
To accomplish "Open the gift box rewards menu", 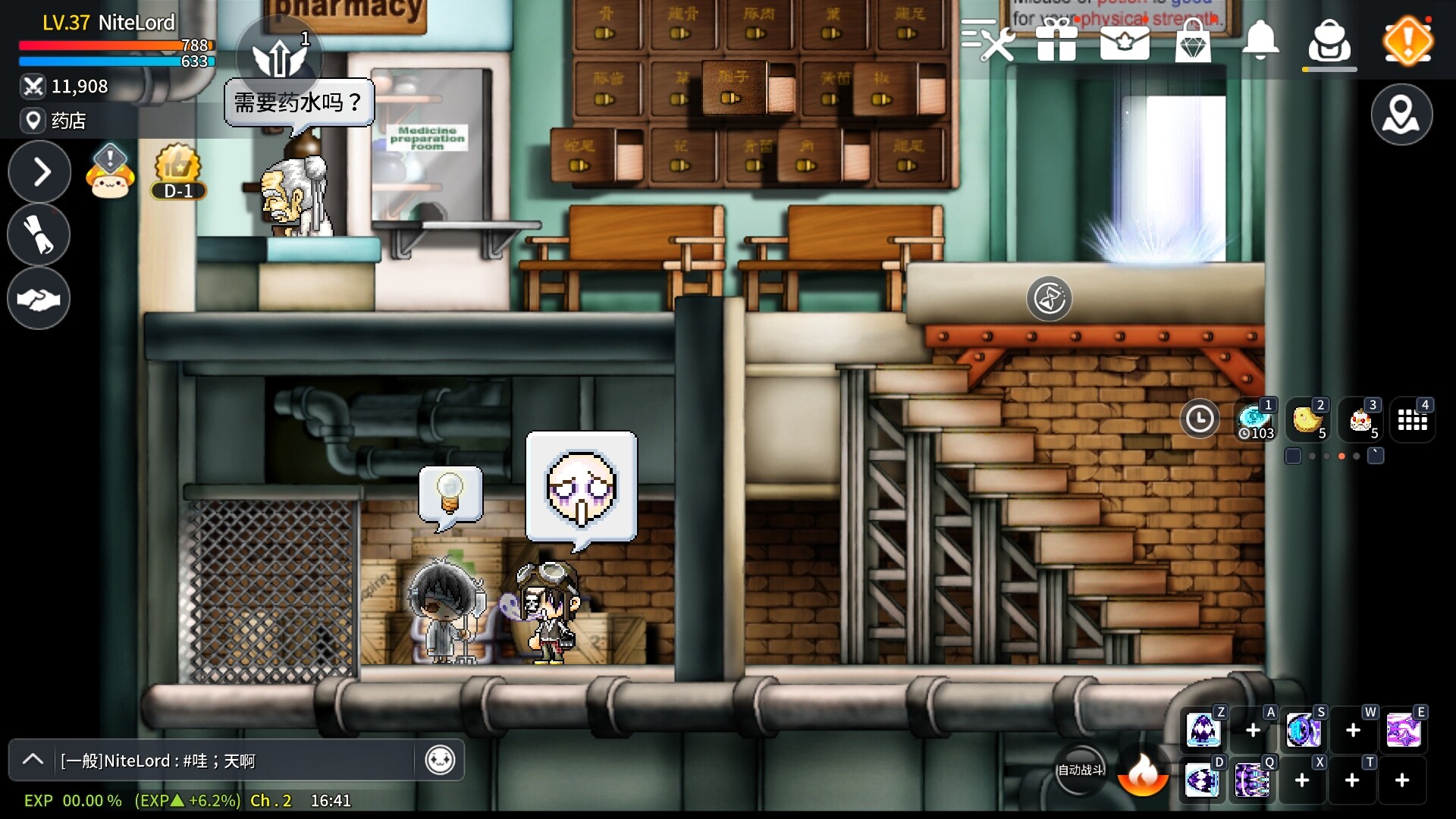I will (x=1056, y=39).
